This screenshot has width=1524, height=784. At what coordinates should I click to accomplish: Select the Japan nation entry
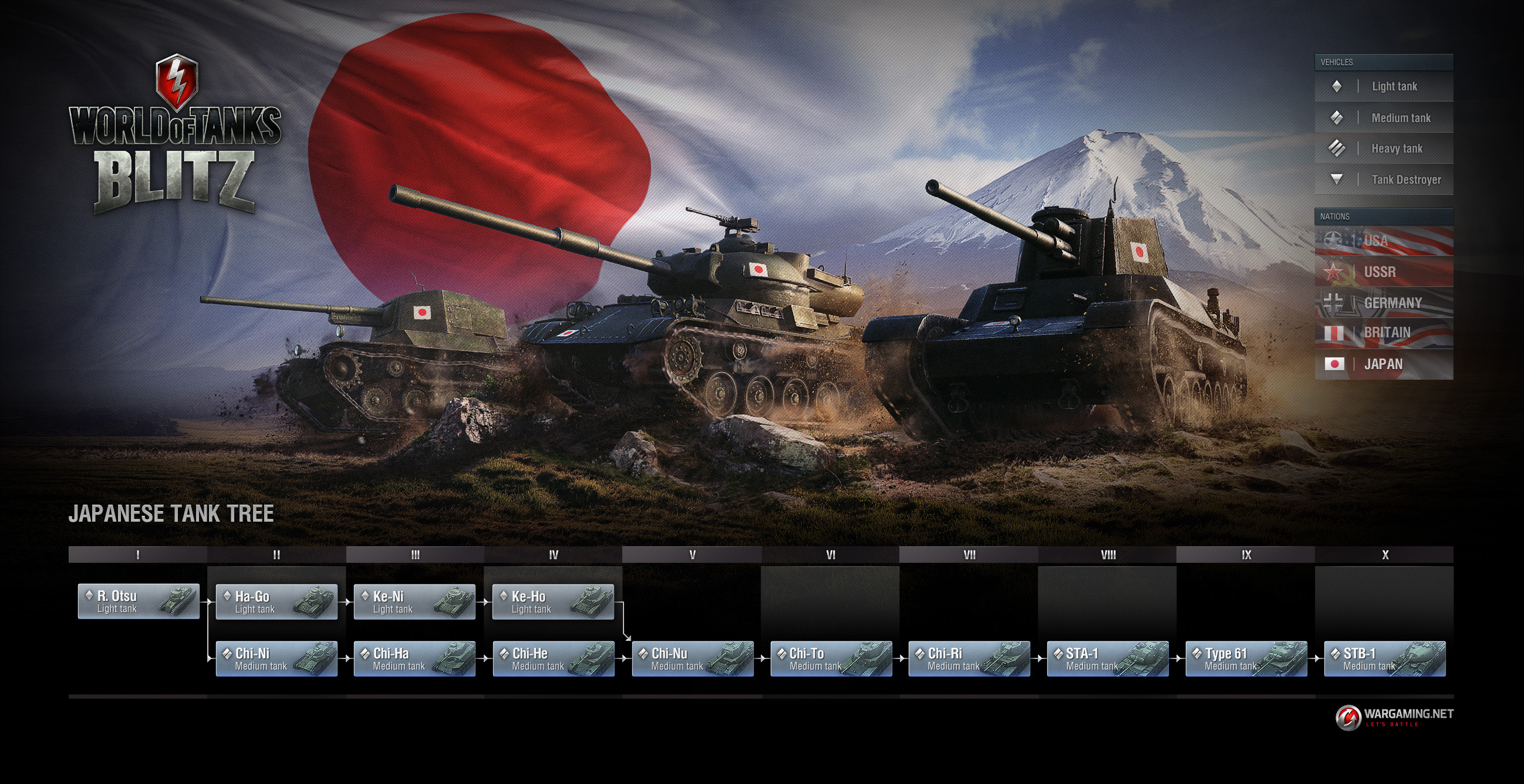1383,364
